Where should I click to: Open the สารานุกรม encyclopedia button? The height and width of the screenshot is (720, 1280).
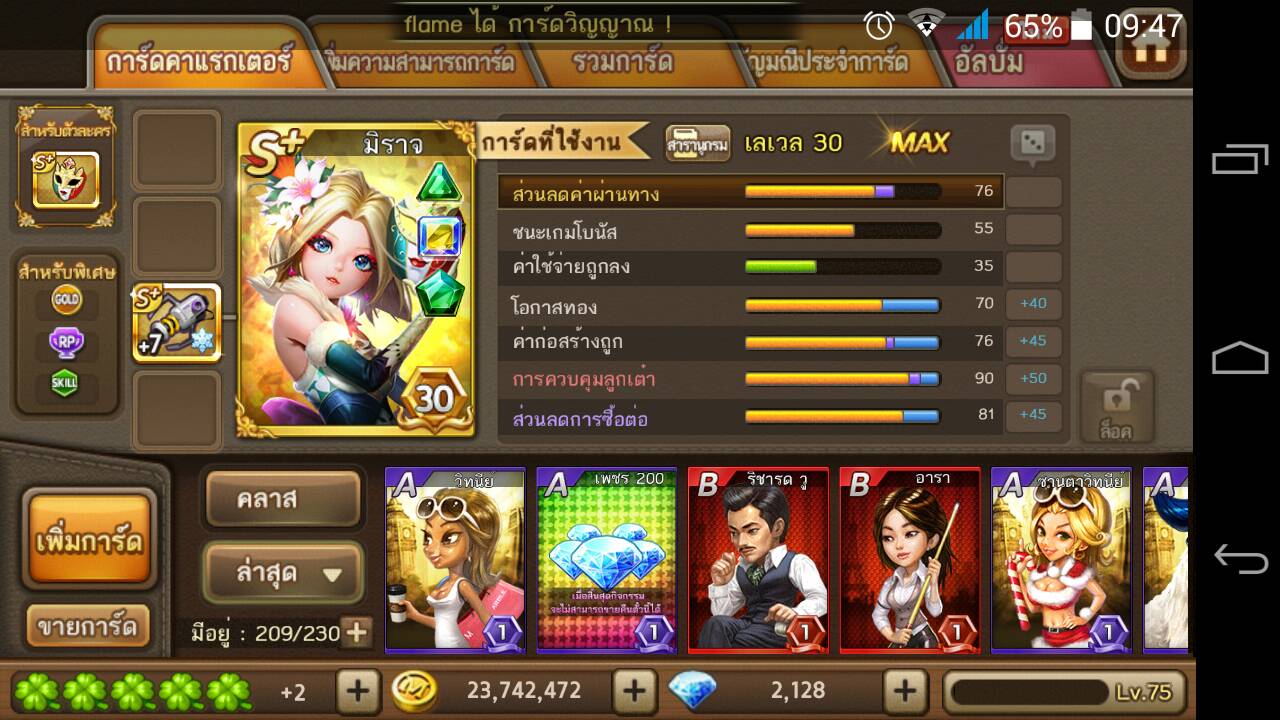(697, 144)
